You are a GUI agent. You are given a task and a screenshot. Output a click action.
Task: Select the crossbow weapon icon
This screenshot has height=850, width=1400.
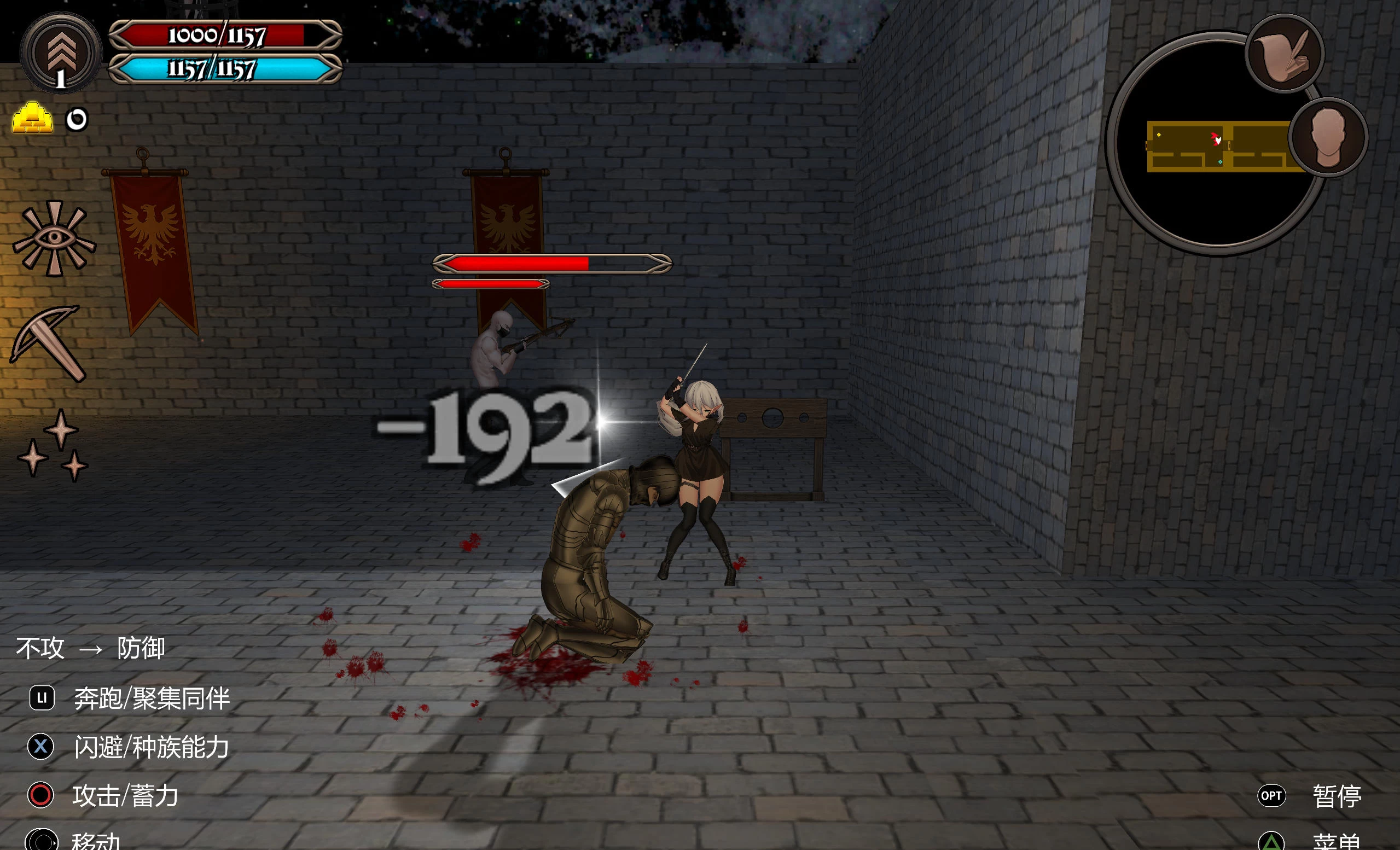pos(49,342)
